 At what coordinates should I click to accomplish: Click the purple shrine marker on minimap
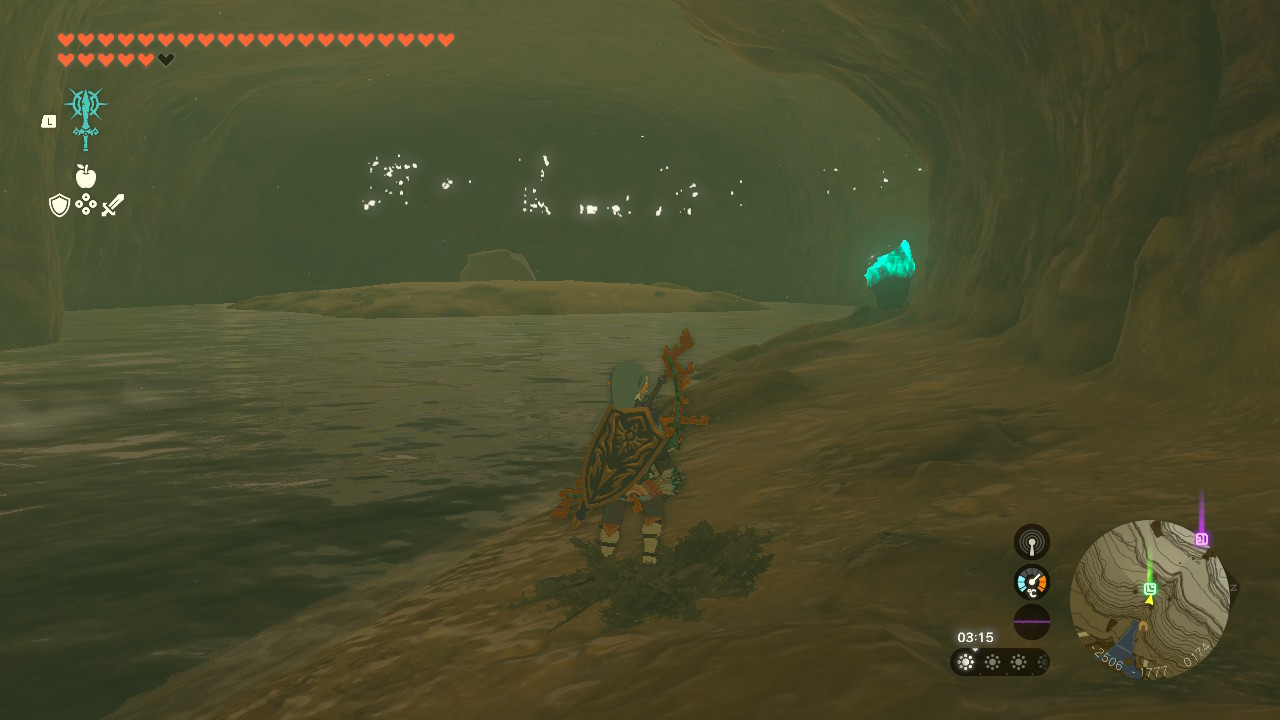coord(1201,539)
